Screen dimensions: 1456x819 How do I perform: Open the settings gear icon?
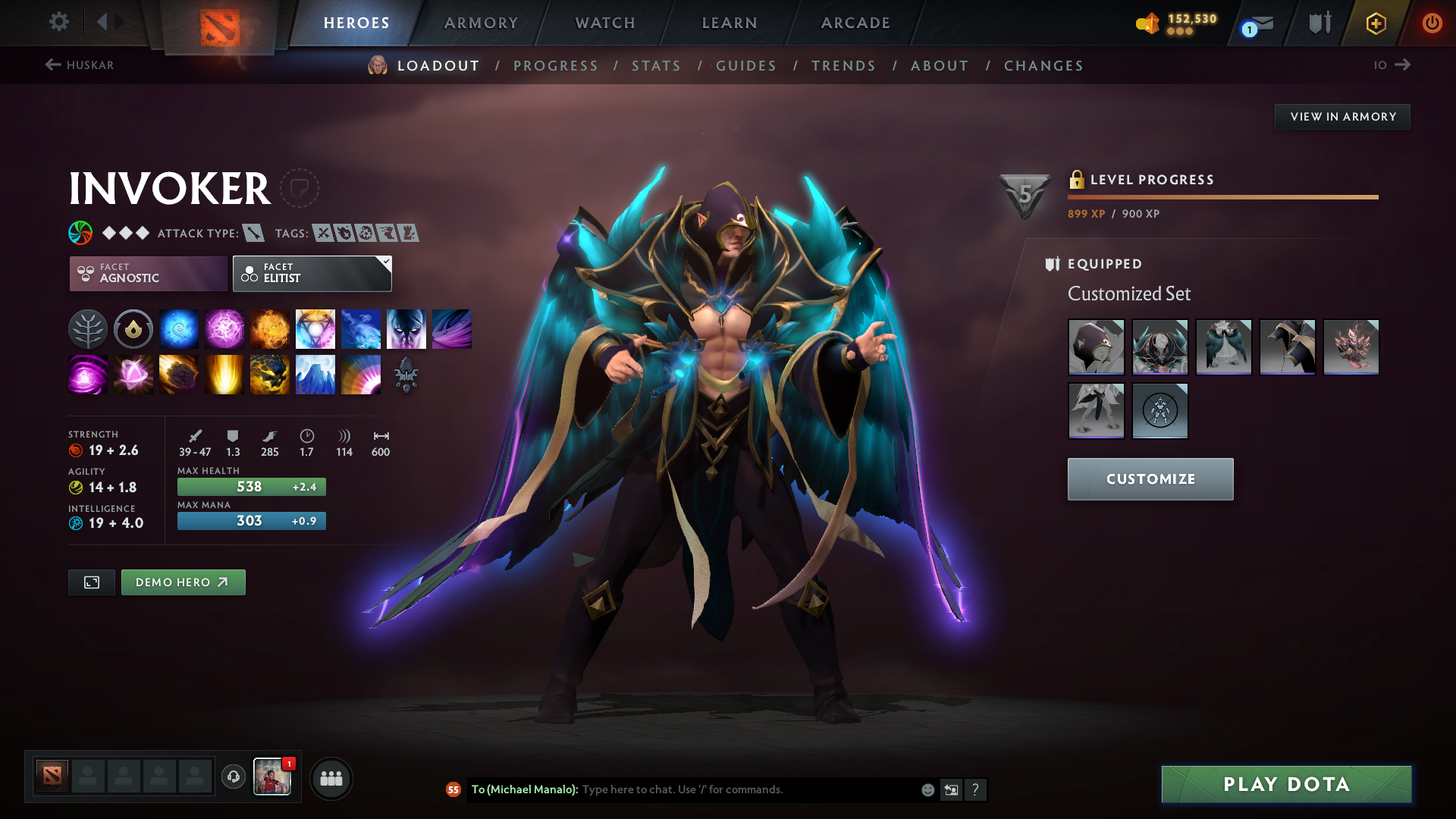pos(59,23)
